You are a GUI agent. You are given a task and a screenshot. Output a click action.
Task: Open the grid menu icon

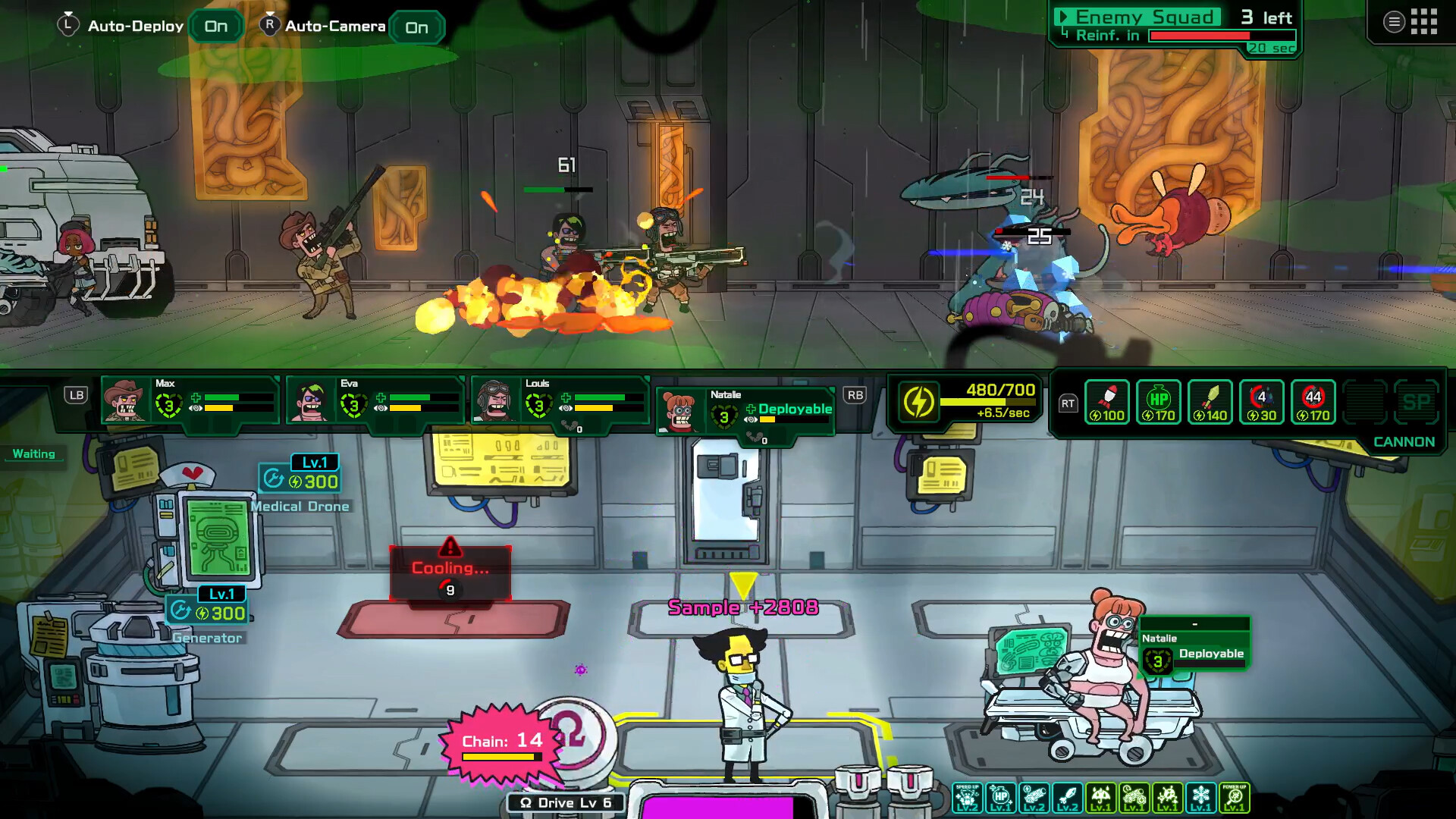[1423, 21]
